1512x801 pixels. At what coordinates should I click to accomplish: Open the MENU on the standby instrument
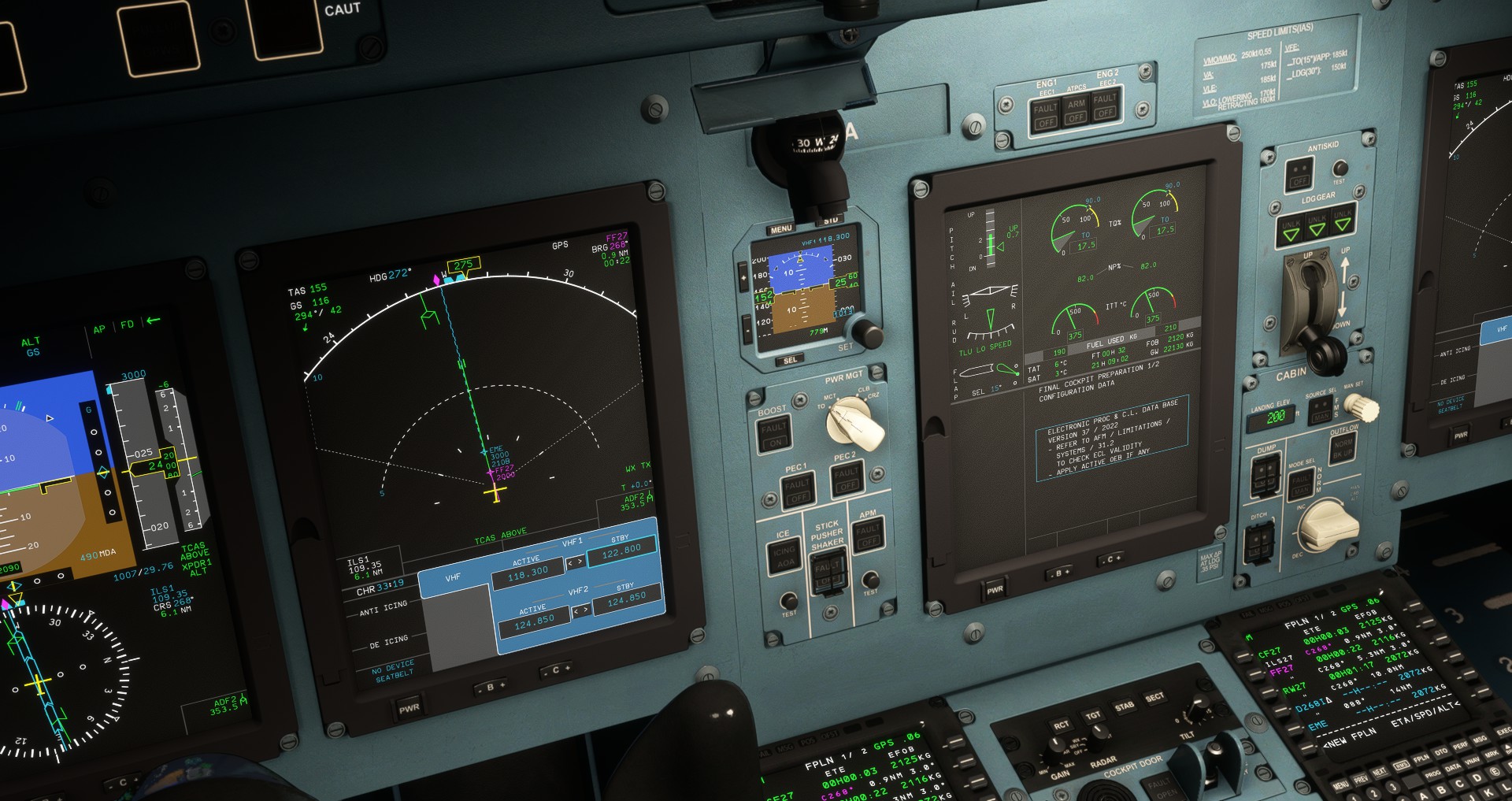pyautogui.click(x=780, y=228)
